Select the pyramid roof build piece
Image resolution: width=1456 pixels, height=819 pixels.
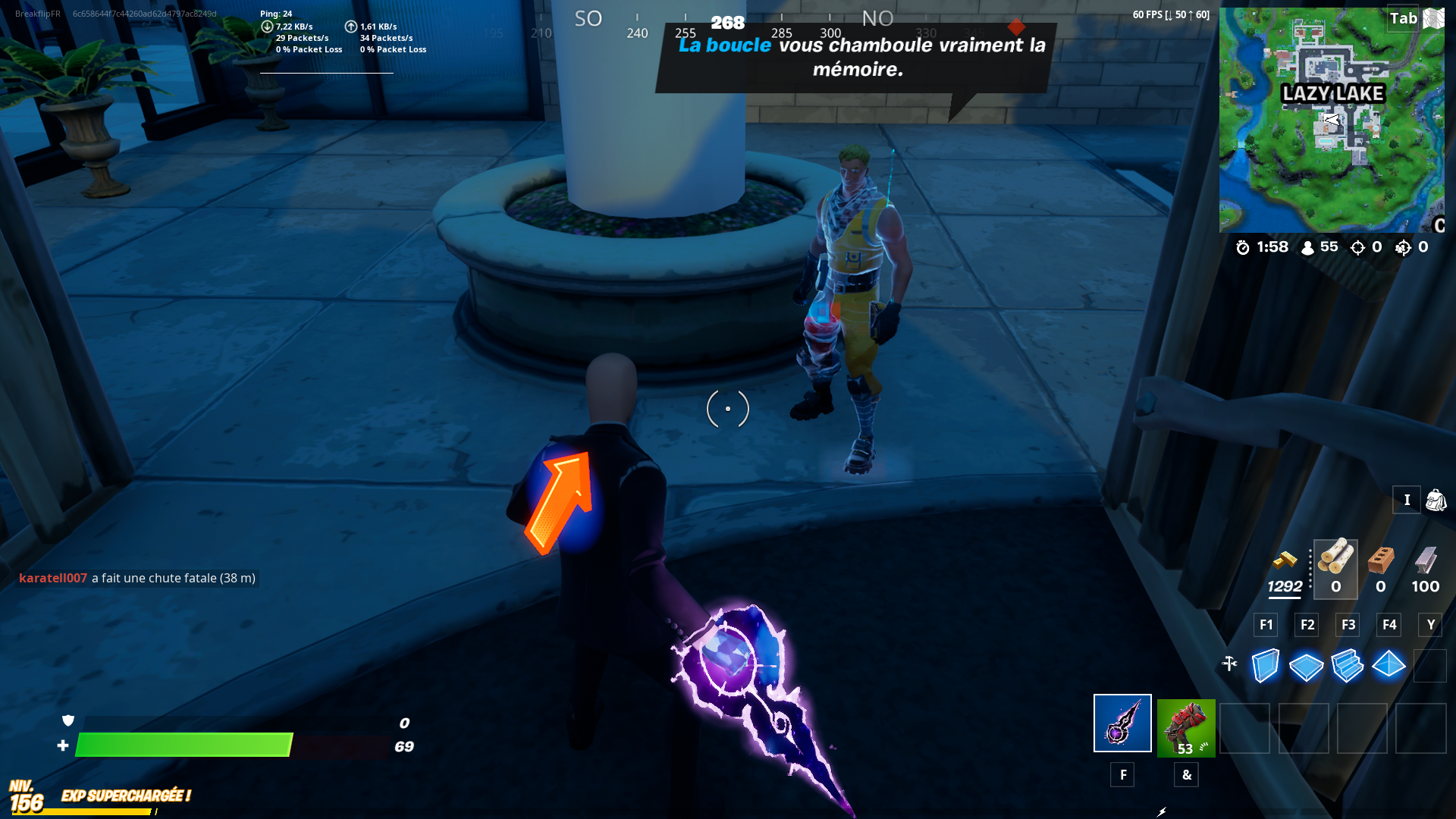tap(1388, 665)
